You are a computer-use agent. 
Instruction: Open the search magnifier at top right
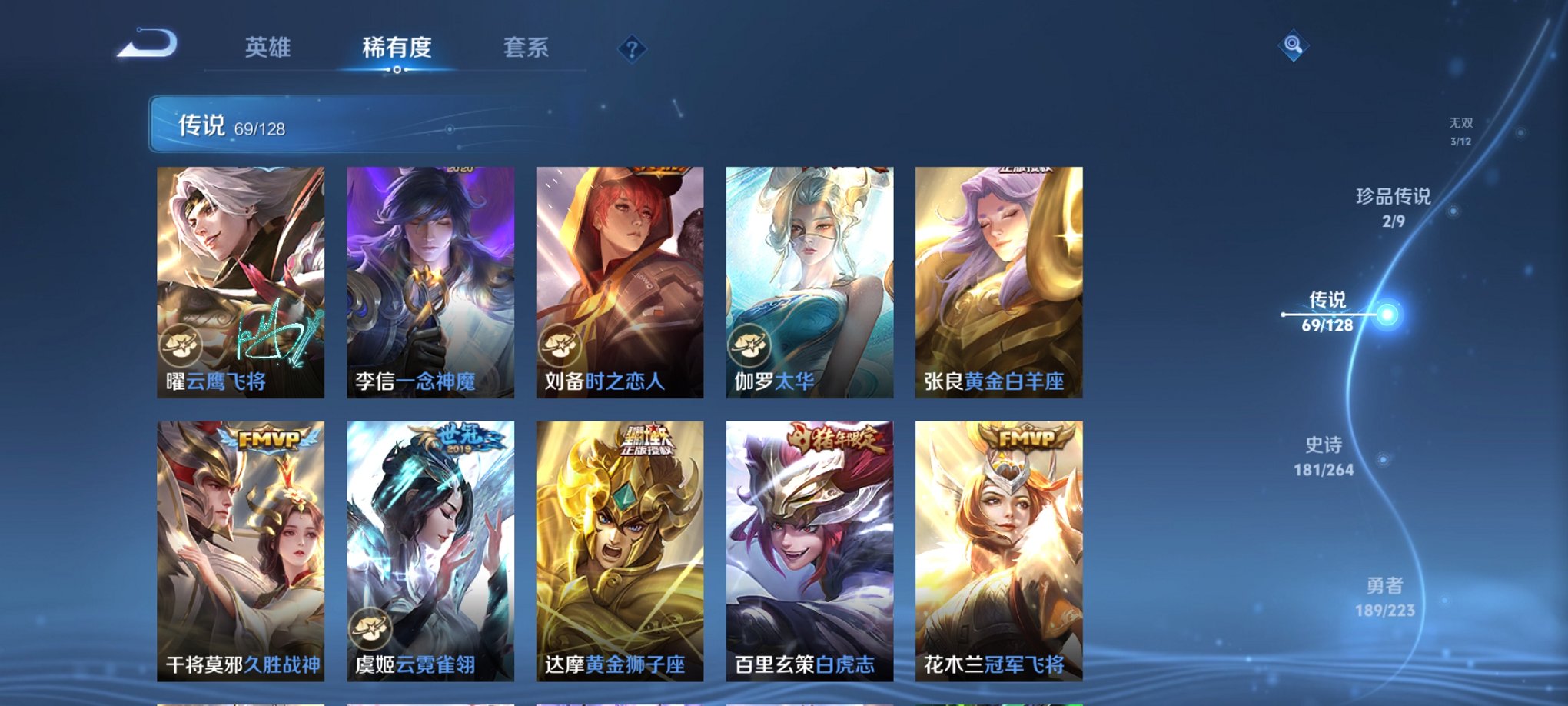click(1294, 46)
